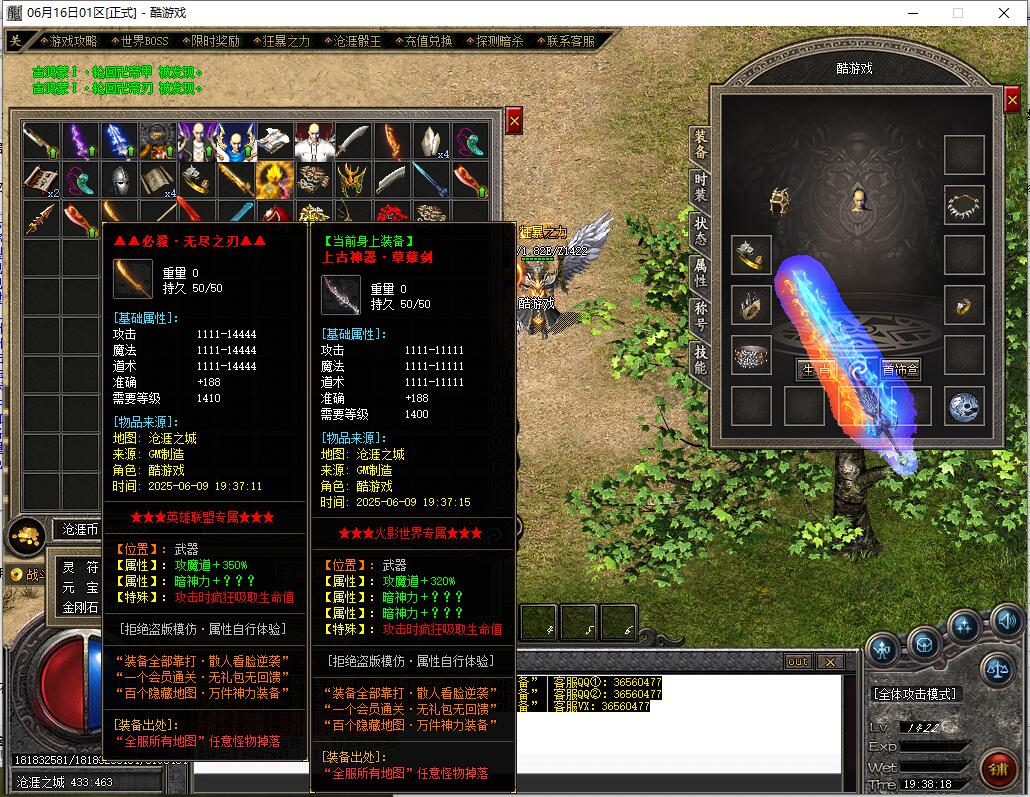Show the 技能 skills tab
The height and width of the screenshot is (797, 1030).
(x=700, y=359)
